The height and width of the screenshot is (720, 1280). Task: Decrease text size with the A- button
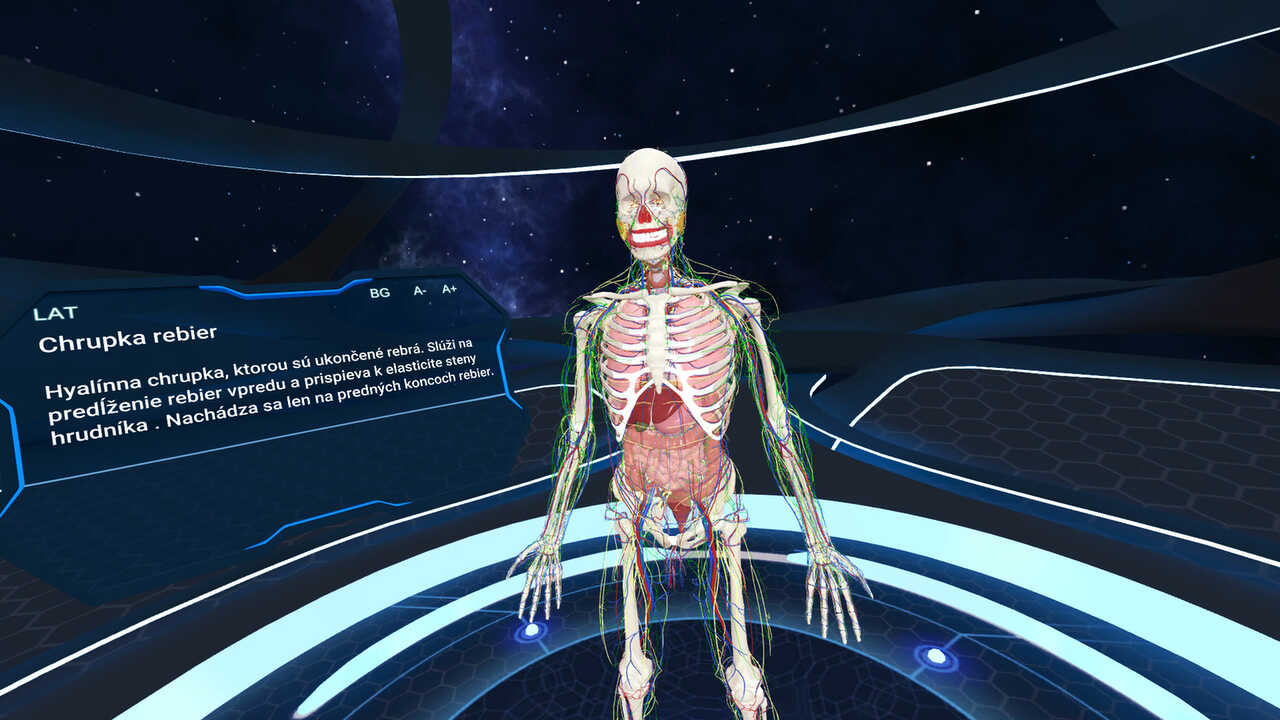(x=415, y=292)
